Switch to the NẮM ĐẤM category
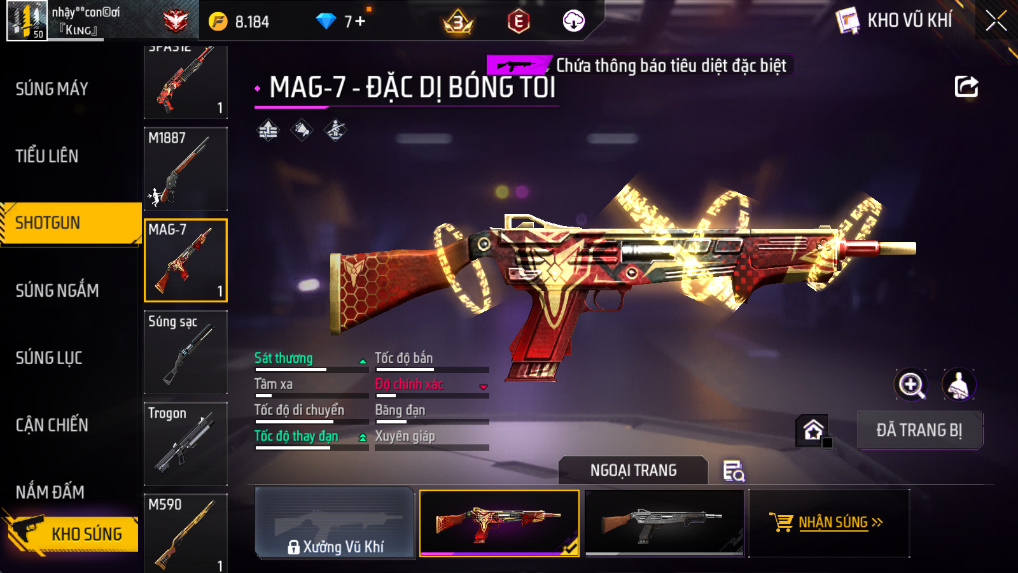The image size is (1018, 573). click(50, 492)
